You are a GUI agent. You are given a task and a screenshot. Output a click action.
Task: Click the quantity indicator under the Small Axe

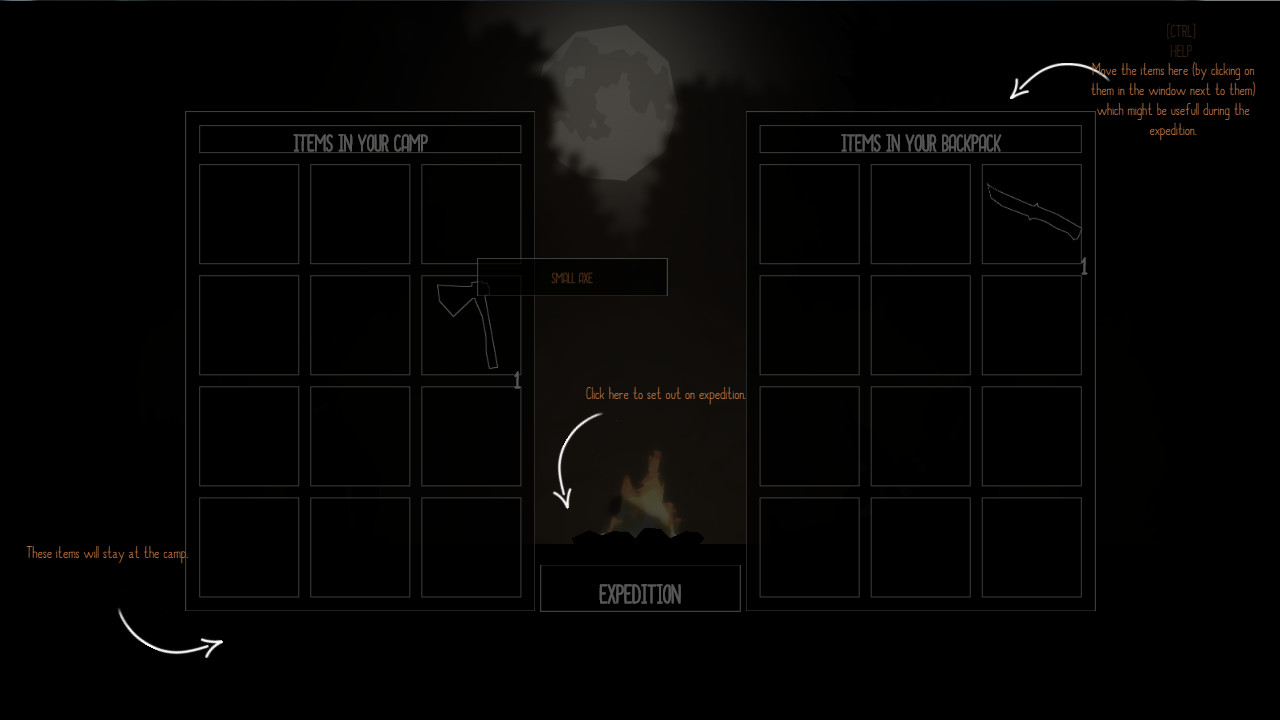(x=517, y=380)
